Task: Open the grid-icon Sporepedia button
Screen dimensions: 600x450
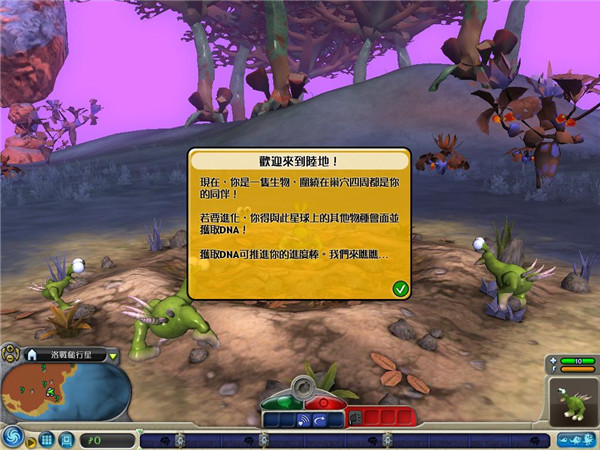Action: click(47, 439)
